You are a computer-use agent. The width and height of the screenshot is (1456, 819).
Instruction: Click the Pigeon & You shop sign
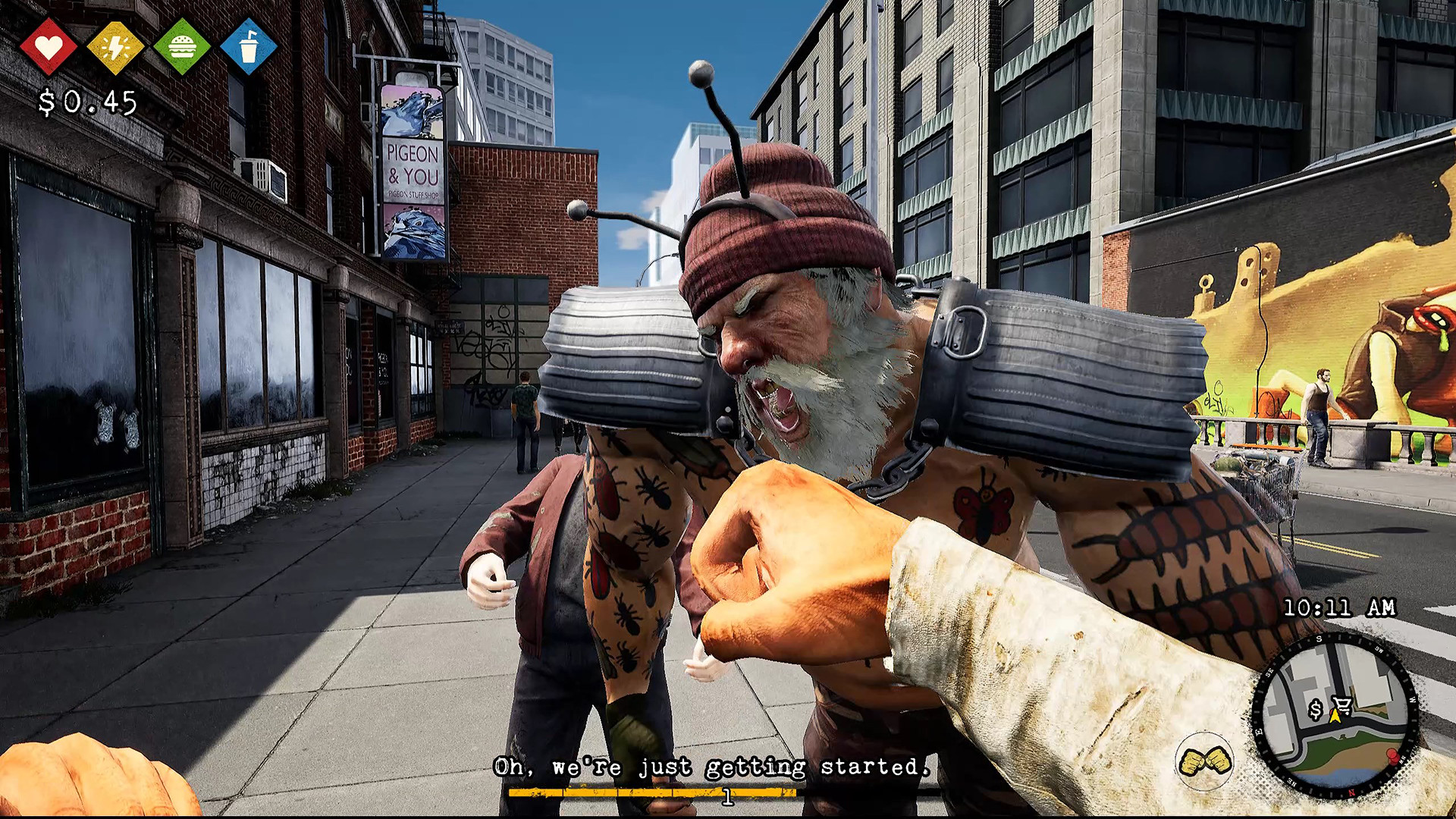click(x=412, y=171)
